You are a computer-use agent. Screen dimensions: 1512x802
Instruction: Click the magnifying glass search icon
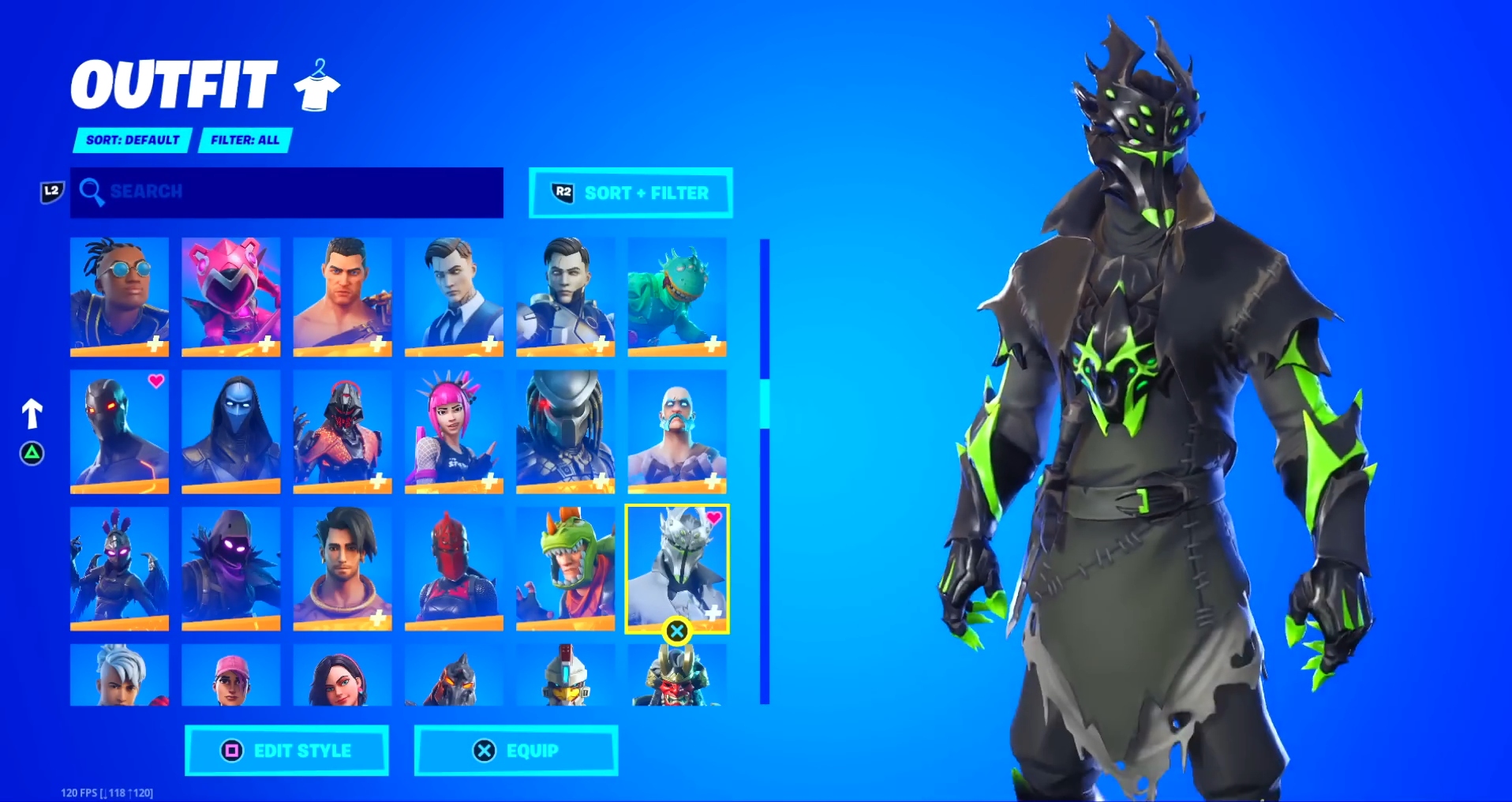(93, 192)
